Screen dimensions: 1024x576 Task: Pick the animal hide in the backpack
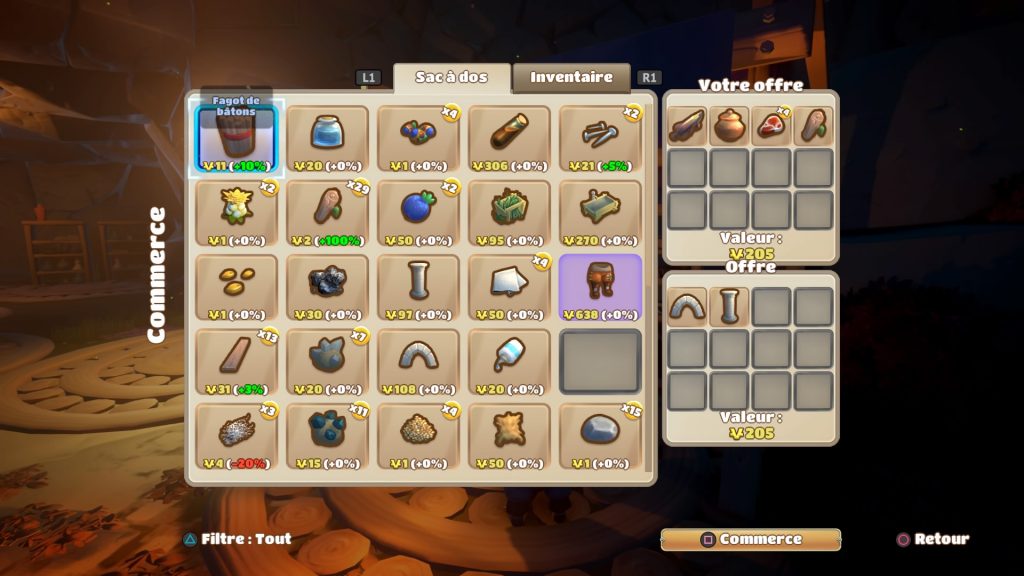(x=509, y=435)
